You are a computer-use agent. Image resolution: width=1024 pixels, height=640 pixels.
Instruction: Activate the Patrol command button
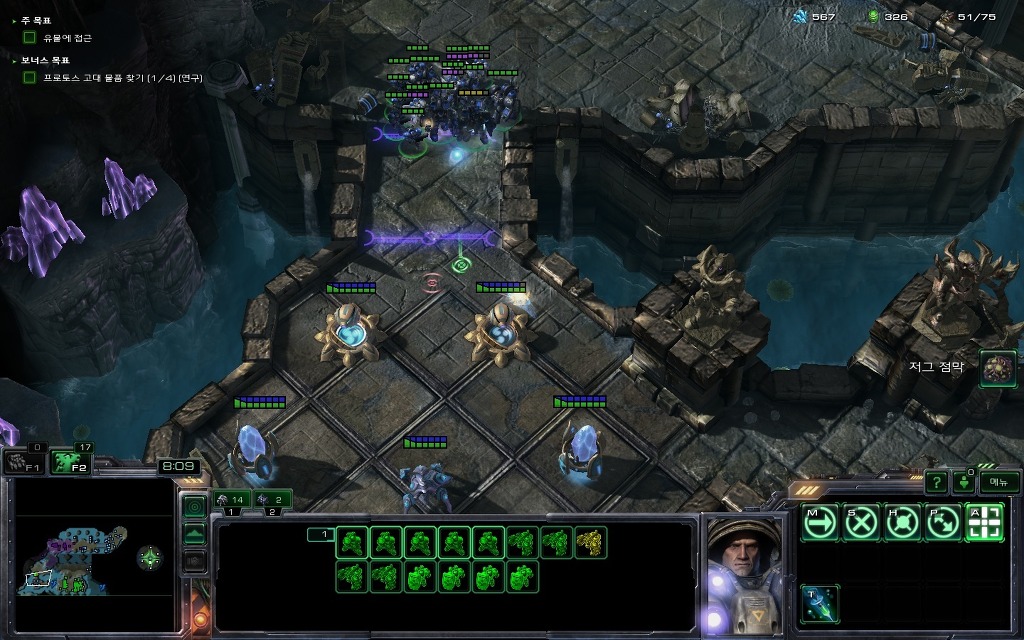pos(942,522)
